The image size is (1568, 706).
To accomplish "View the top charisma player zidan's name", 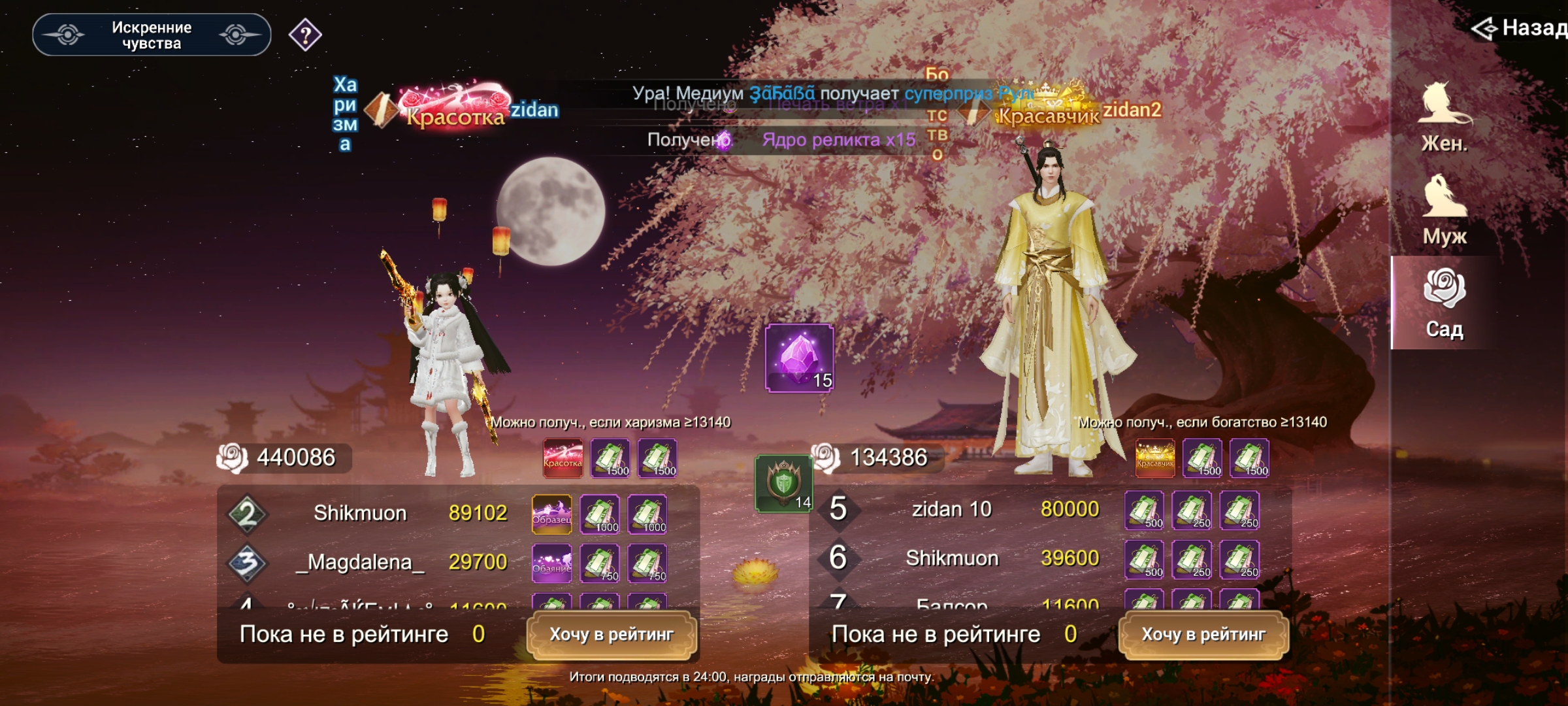I will click(x=534, y=110).
